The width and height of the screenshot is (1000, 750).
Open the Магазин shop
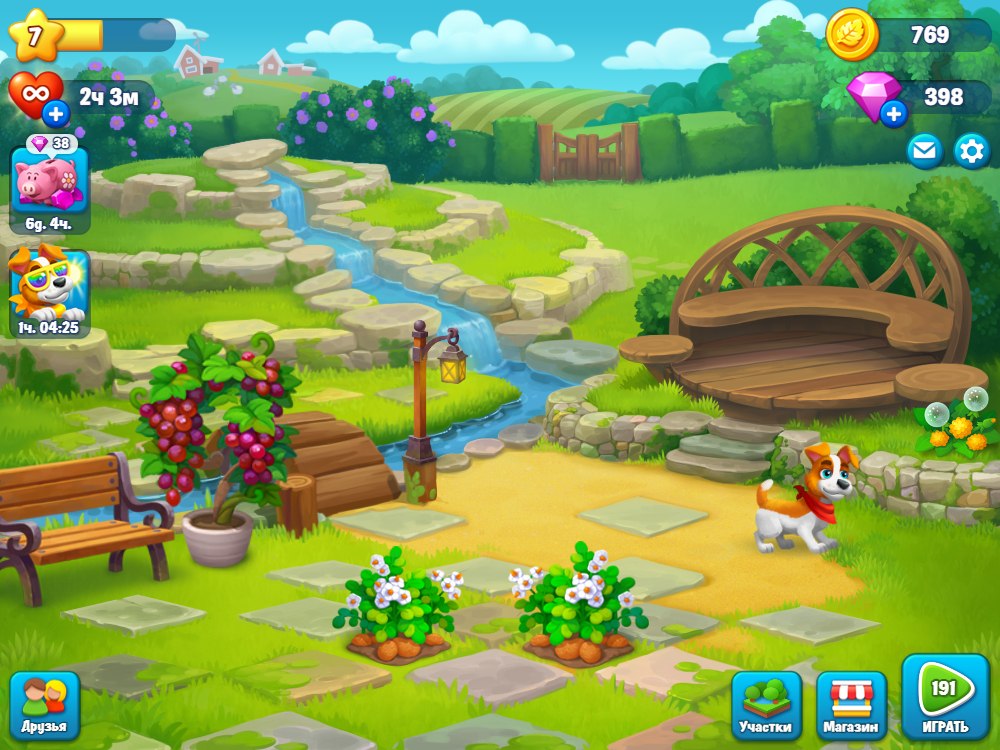point(851,706)
